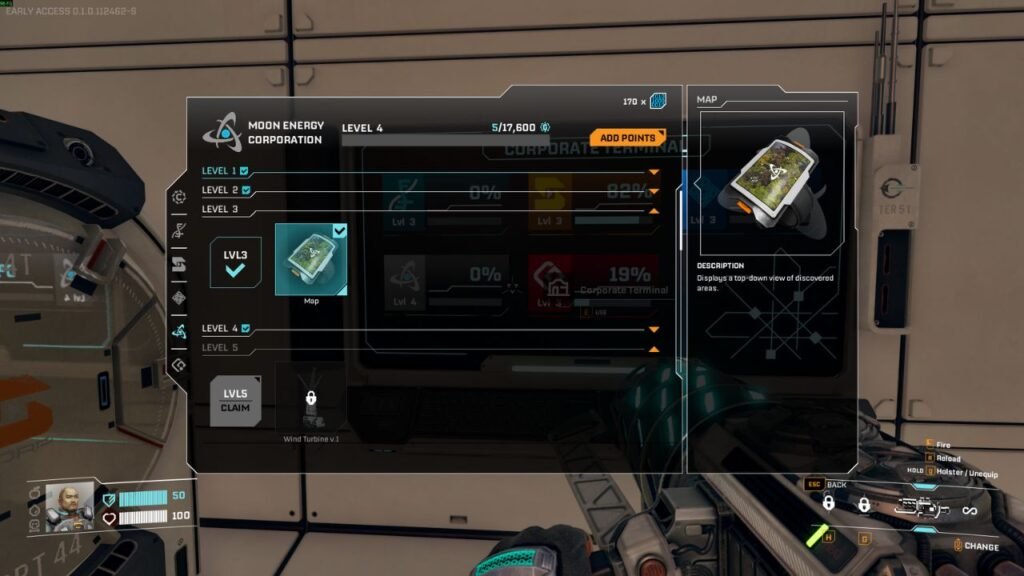
Task: Select the Map reward tile
Action: [311, 259]
